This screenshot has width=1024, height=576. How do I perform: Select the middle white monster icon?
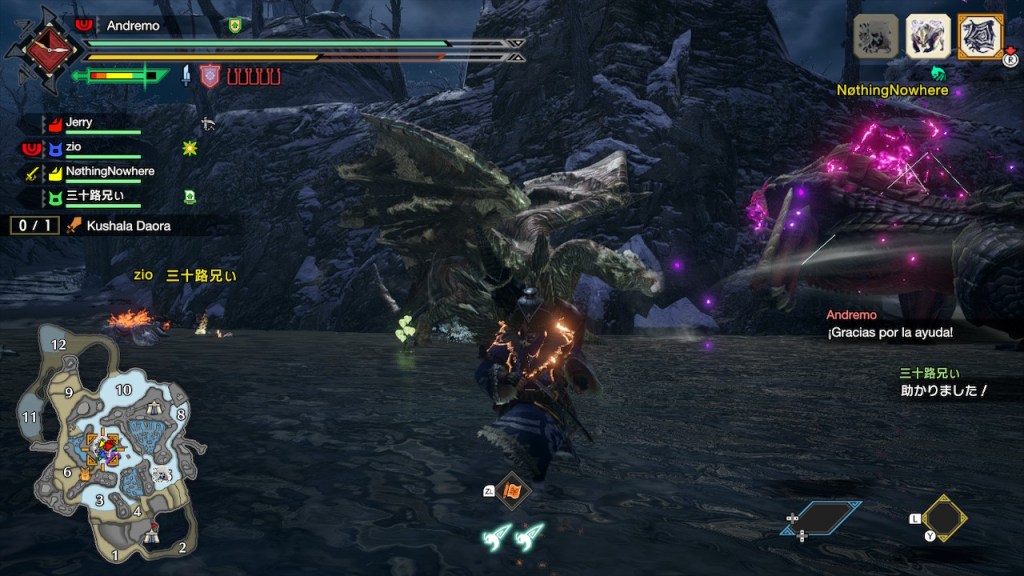928,37
